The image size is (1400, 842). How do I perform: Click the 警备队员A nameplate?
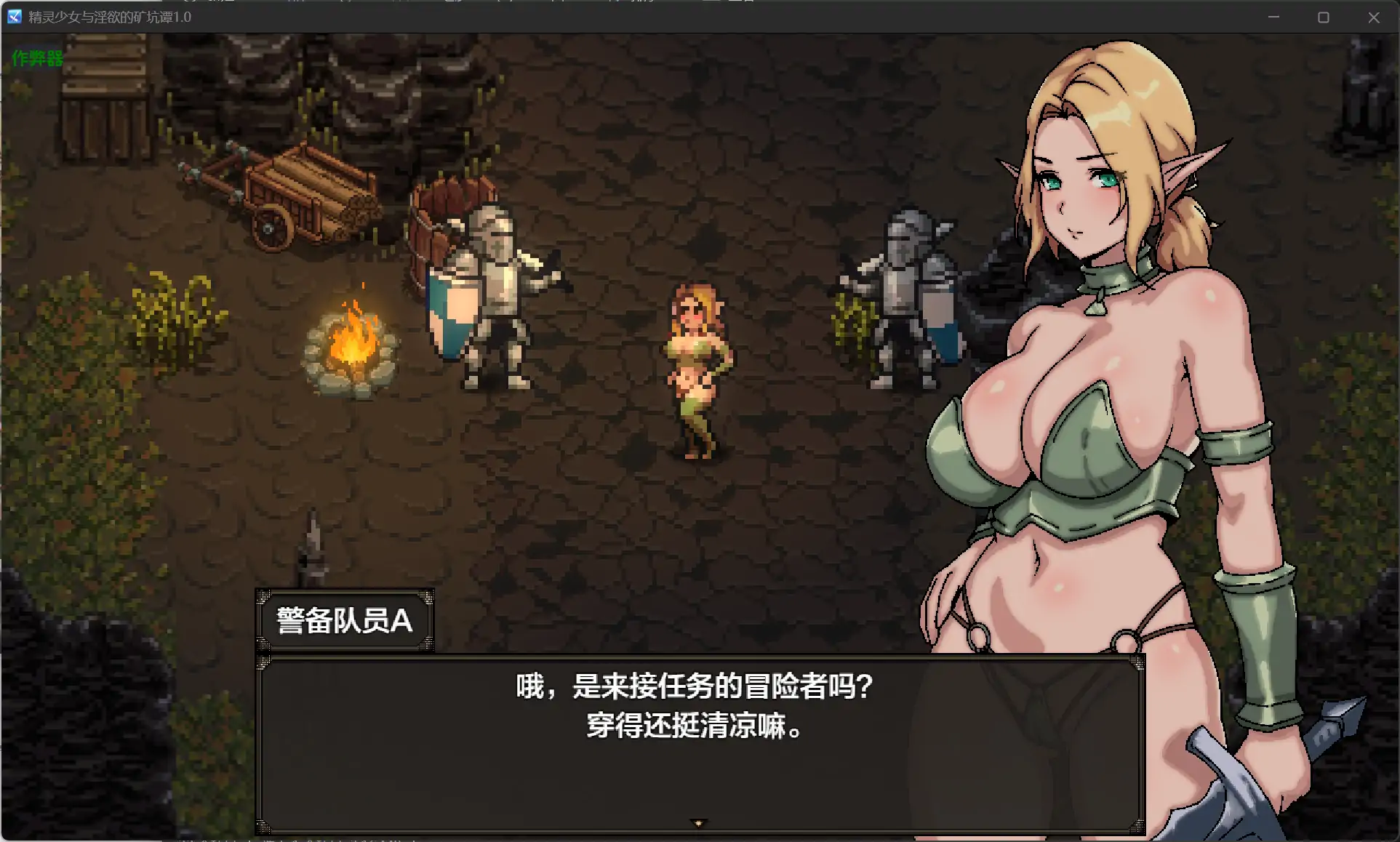(344, 620)
